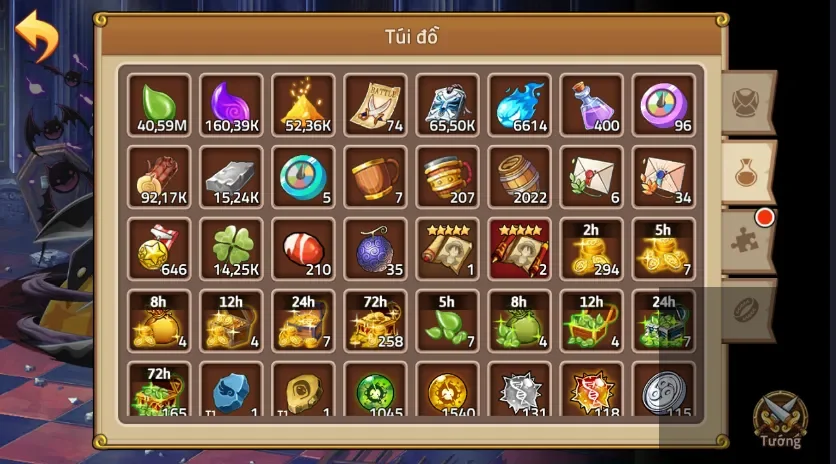The height and width of the screenshot is (464, 836).
Task: Open the red five-star scroll
Action: [x=519, y=249]
